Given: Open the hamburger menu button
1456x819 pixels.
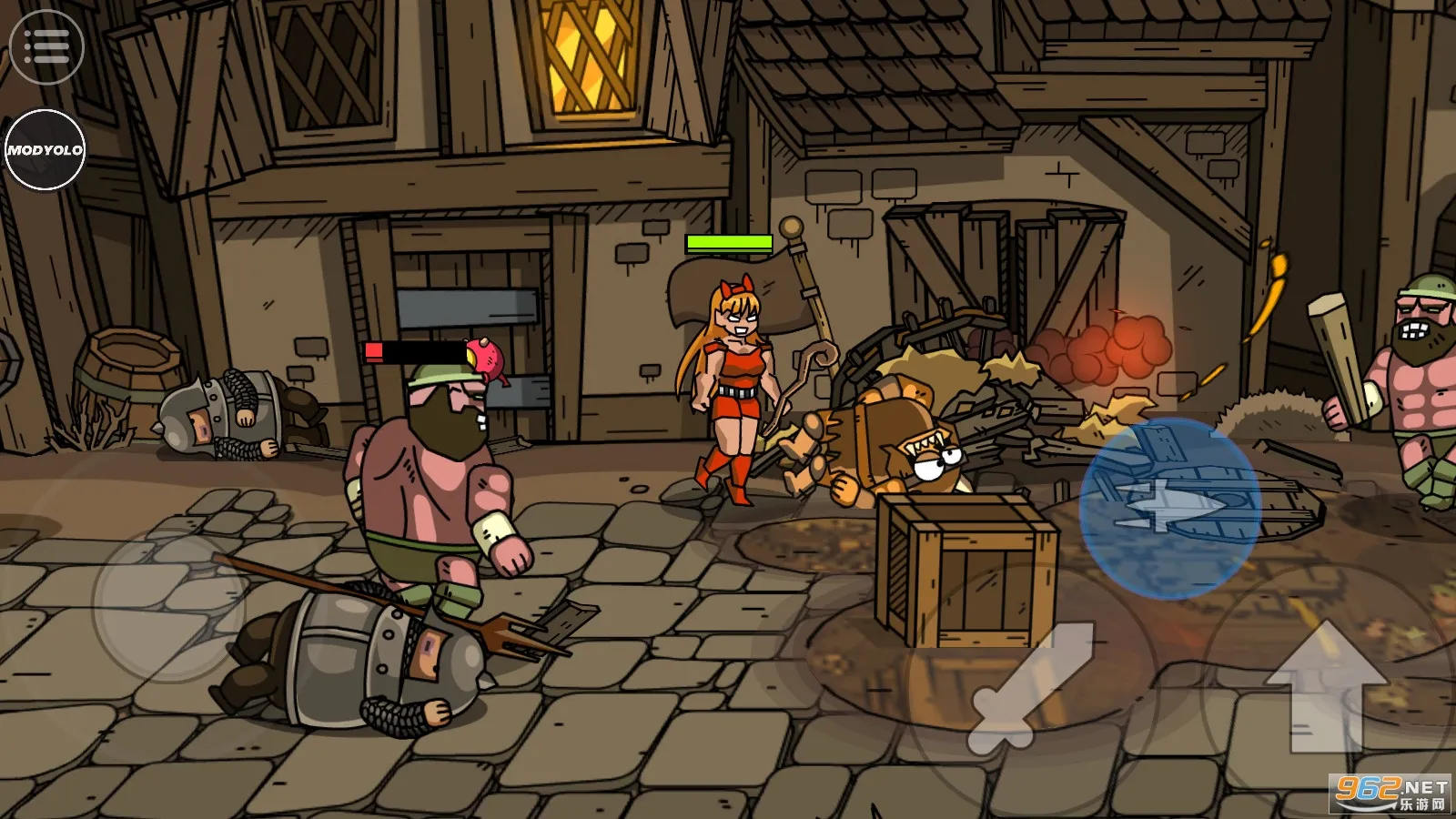Looking at the screenshot, I should (46, 47).
